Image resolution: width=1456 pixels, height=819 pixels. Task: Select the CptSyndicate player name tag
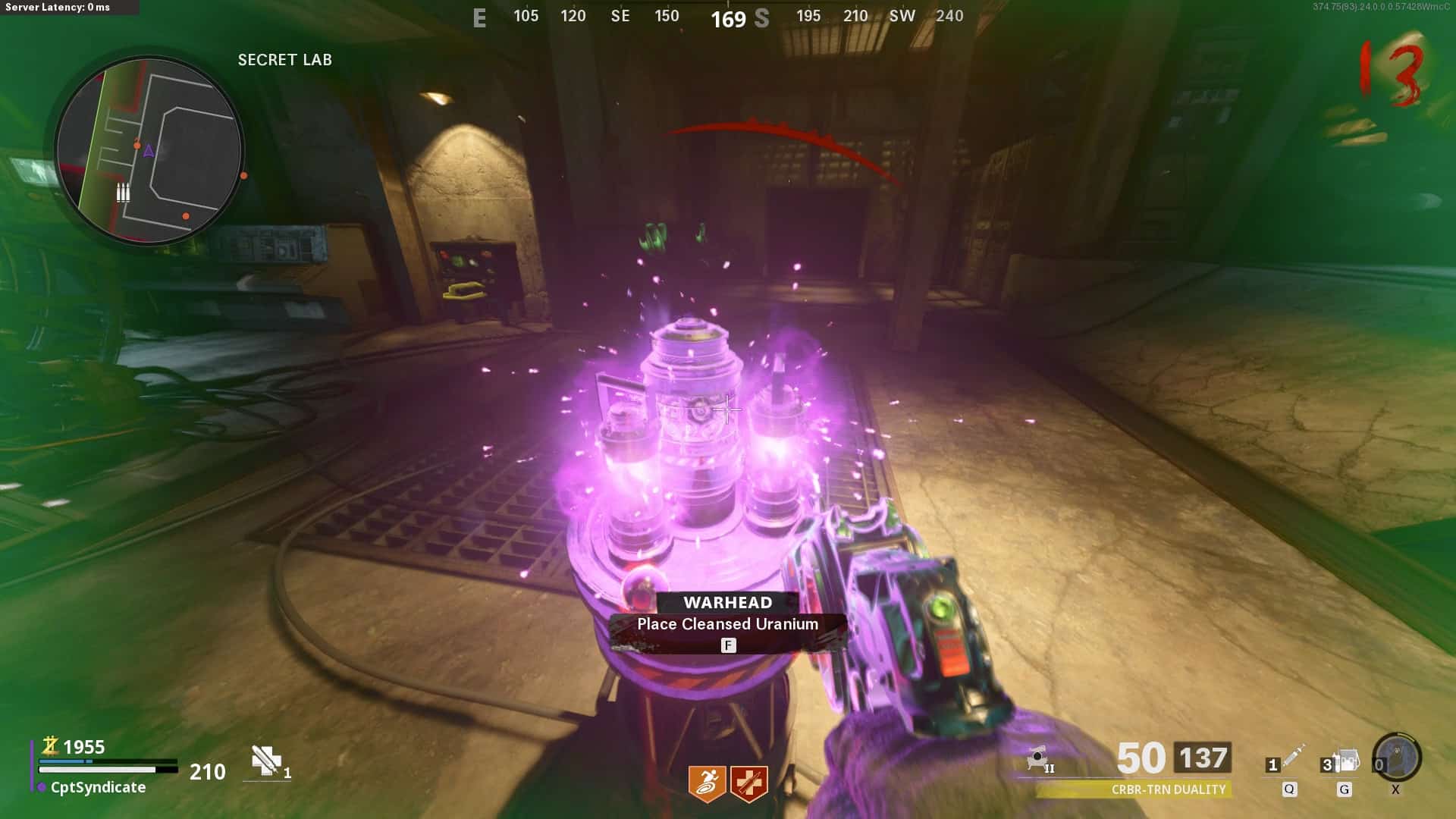pyautogui.click(x=98, y=787)
